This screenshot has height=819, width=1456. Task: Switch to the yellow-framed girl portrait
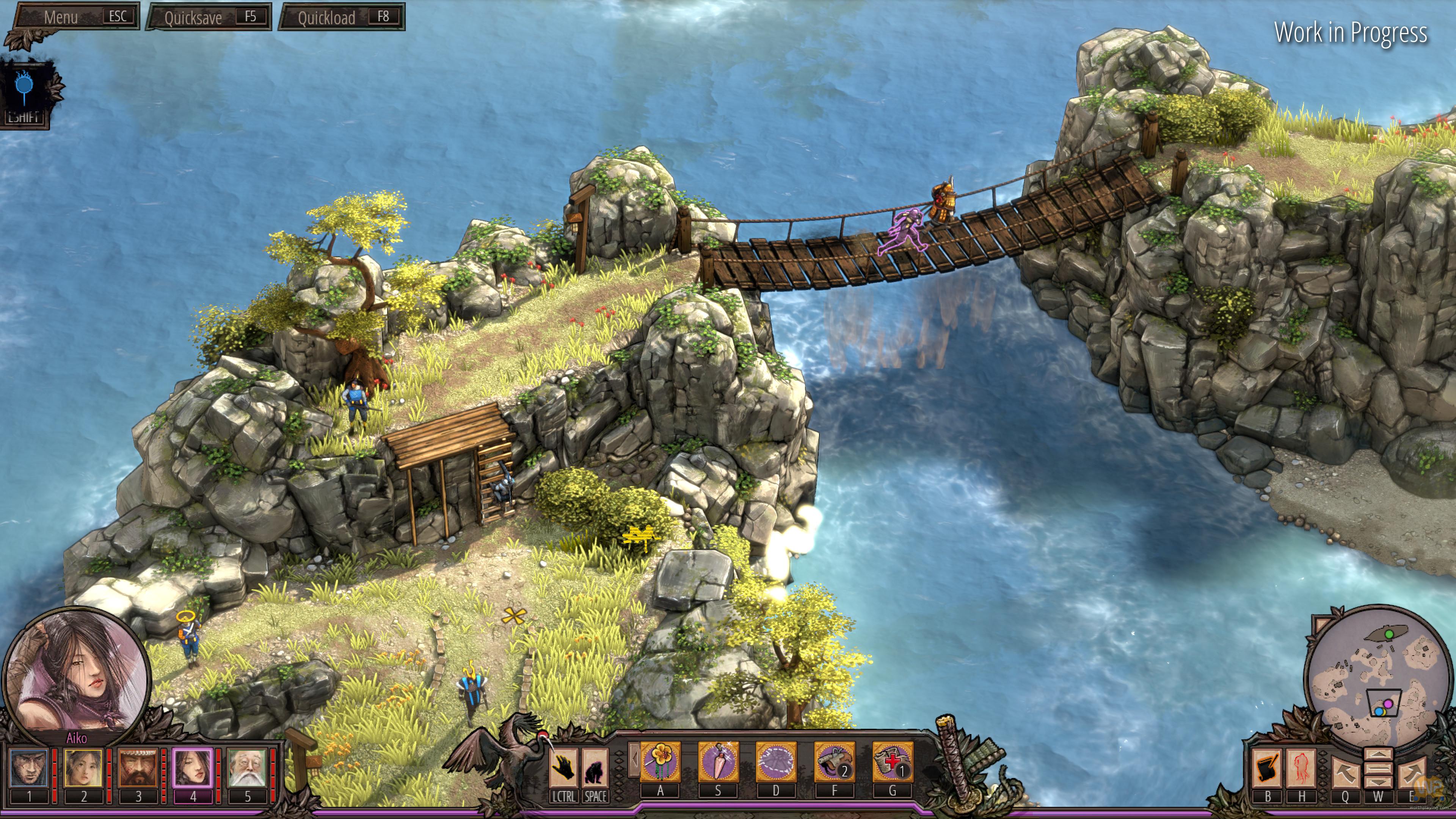pyautogui.click(x=83, y=767)
